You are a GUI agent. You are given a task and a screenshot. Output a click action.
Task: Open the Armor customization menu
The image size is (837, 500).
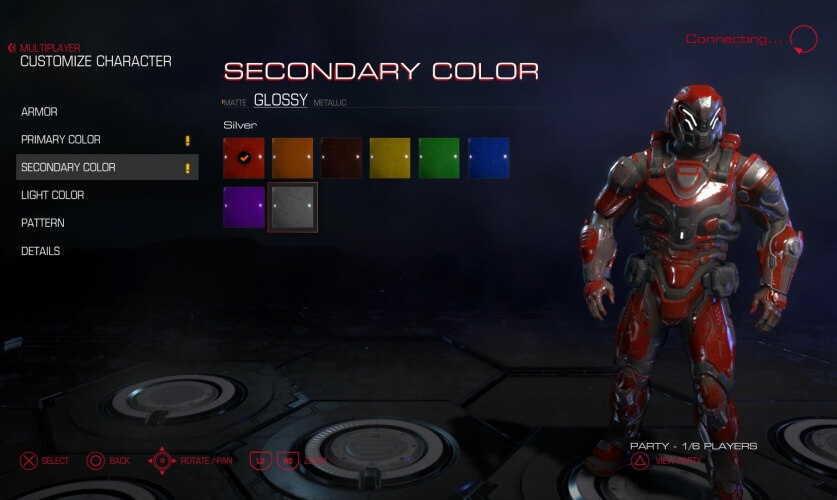pos(39,112)
